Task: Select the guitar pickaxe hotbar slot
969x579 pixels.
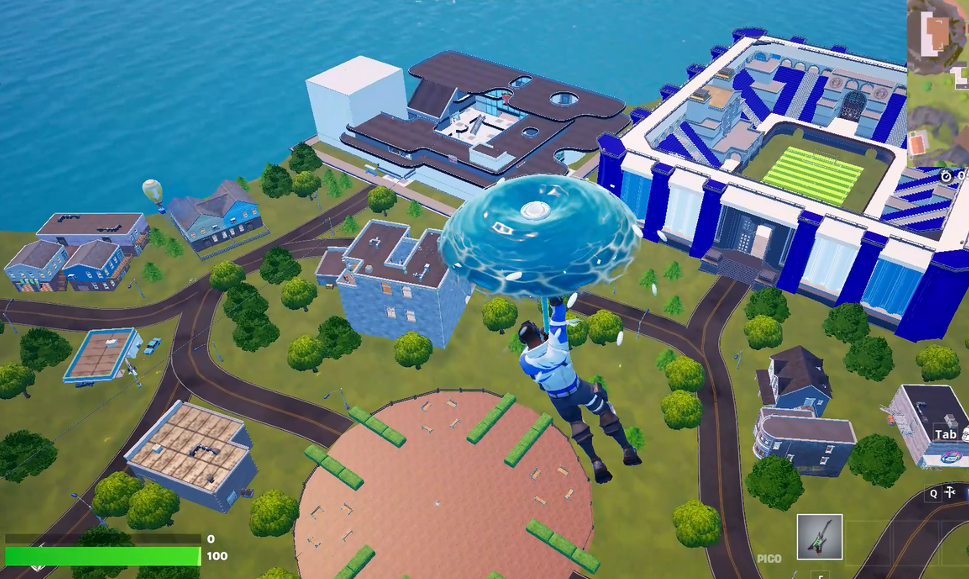Action: (819, 537)
